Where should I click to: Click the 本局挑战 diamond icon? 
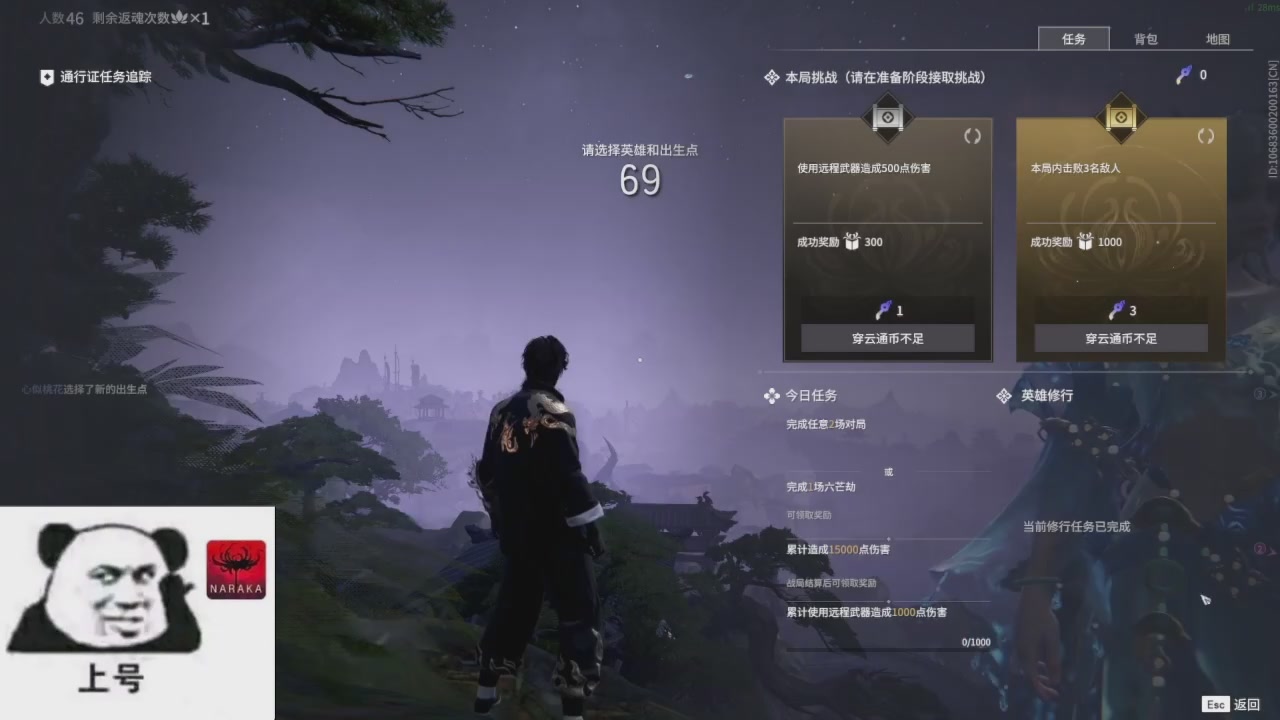coord(771,77)
